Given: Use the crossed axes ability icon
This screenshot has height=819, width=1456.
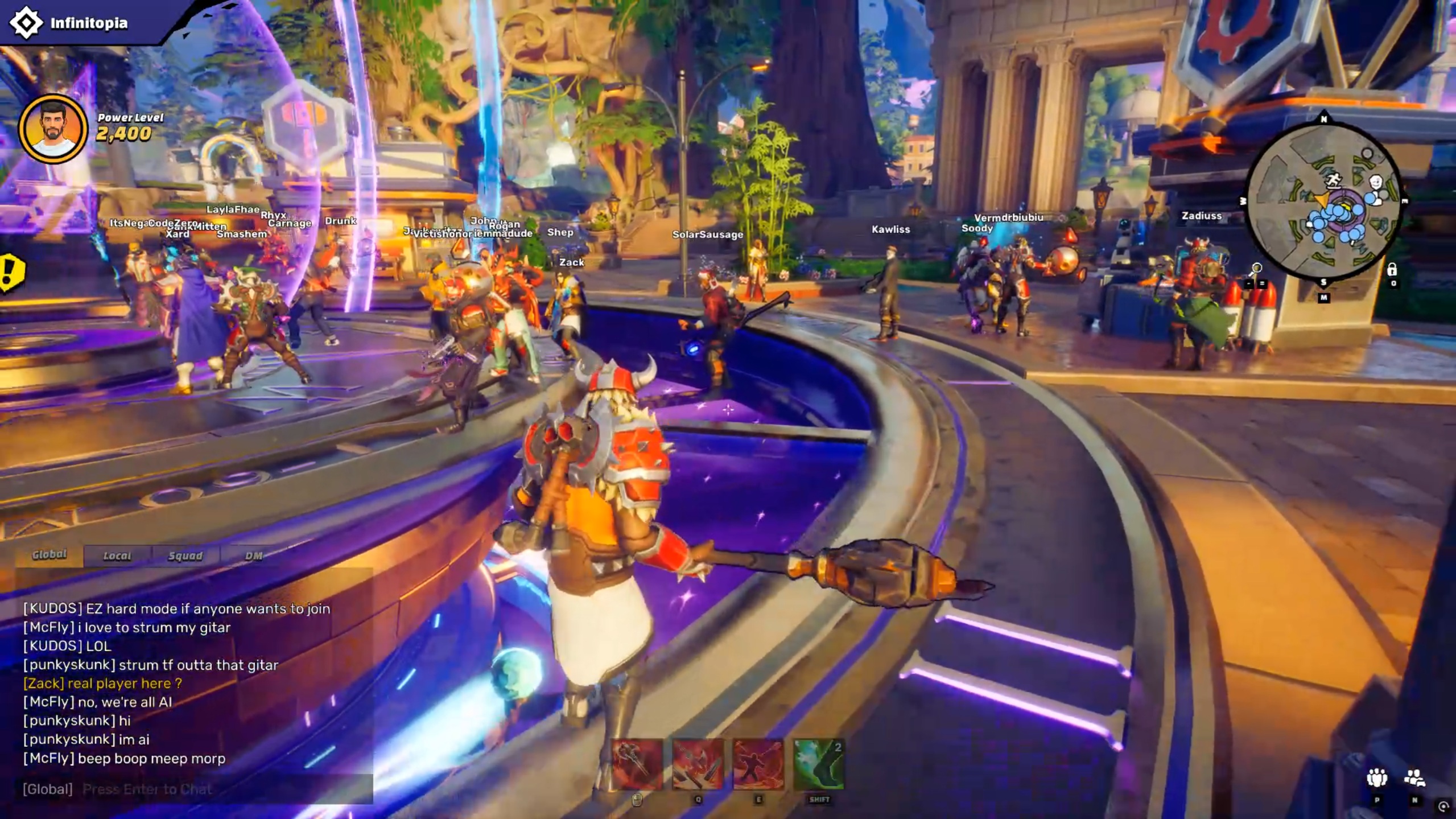Looking at the screenshot, I should (x=698, y=764).
